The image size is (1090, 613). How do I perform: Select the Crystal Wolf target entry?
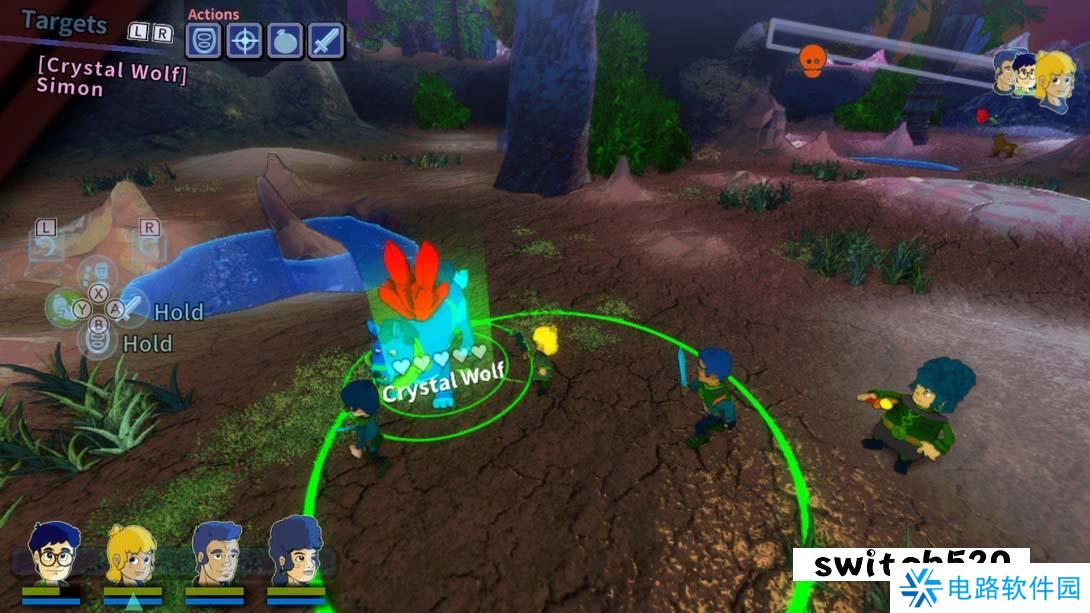(x=112, y=68)
